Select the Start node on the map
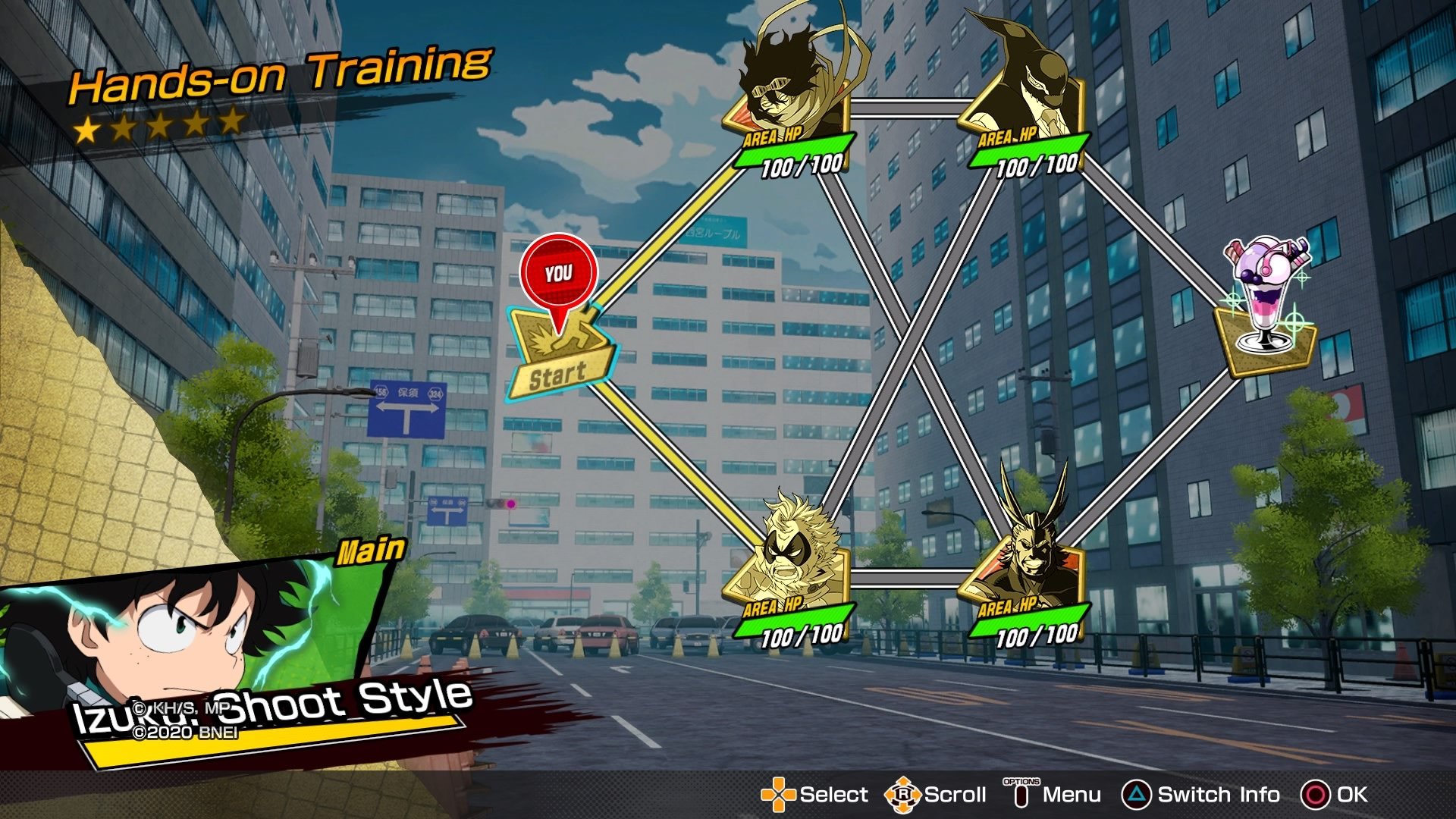1456x819 pixels. (560, 356)
